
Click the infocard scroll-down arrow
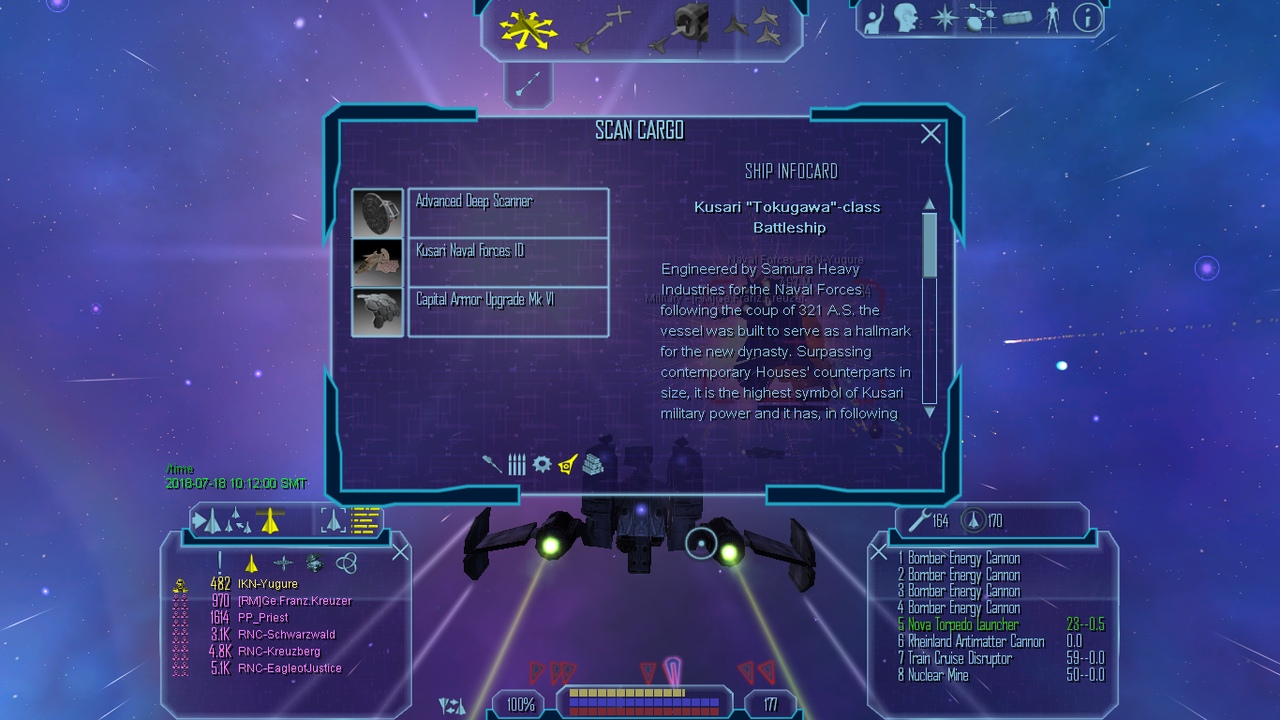929,411
